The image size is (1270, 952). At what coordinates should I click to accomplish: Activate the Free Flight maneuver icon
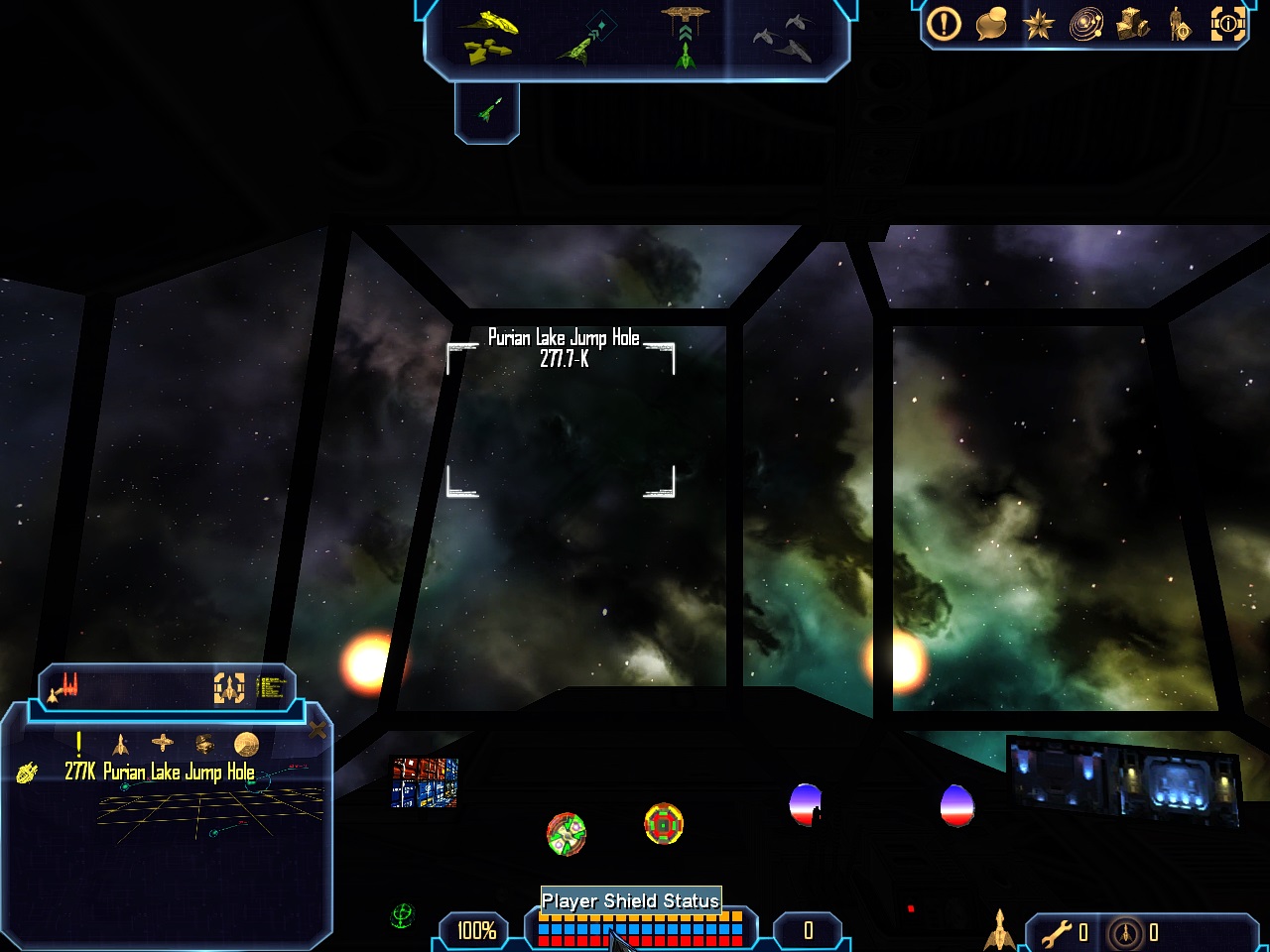[x=488, y=35]
